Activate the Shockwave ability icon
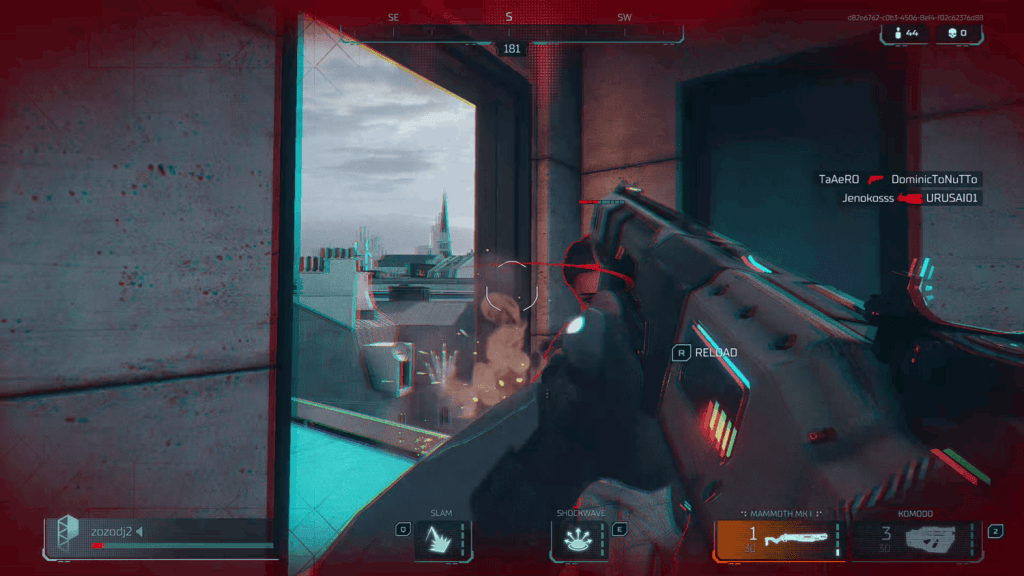This screenshot has width=1024, height=576. pyautogui.click(x=578, y=540)
